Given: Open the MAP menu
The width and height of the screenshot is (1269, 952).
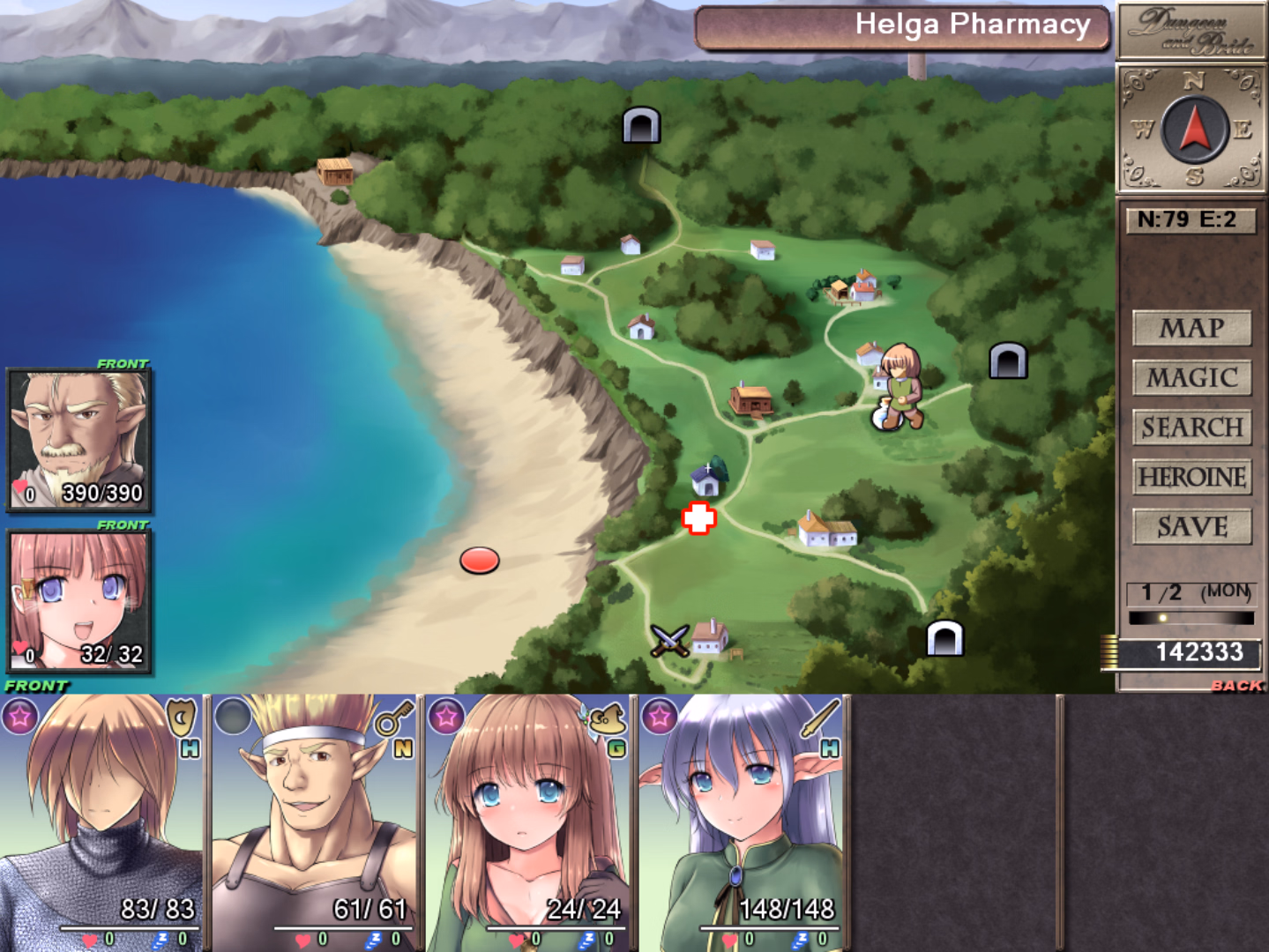Looking at the screenshot, I should [x=1191, y=329].
